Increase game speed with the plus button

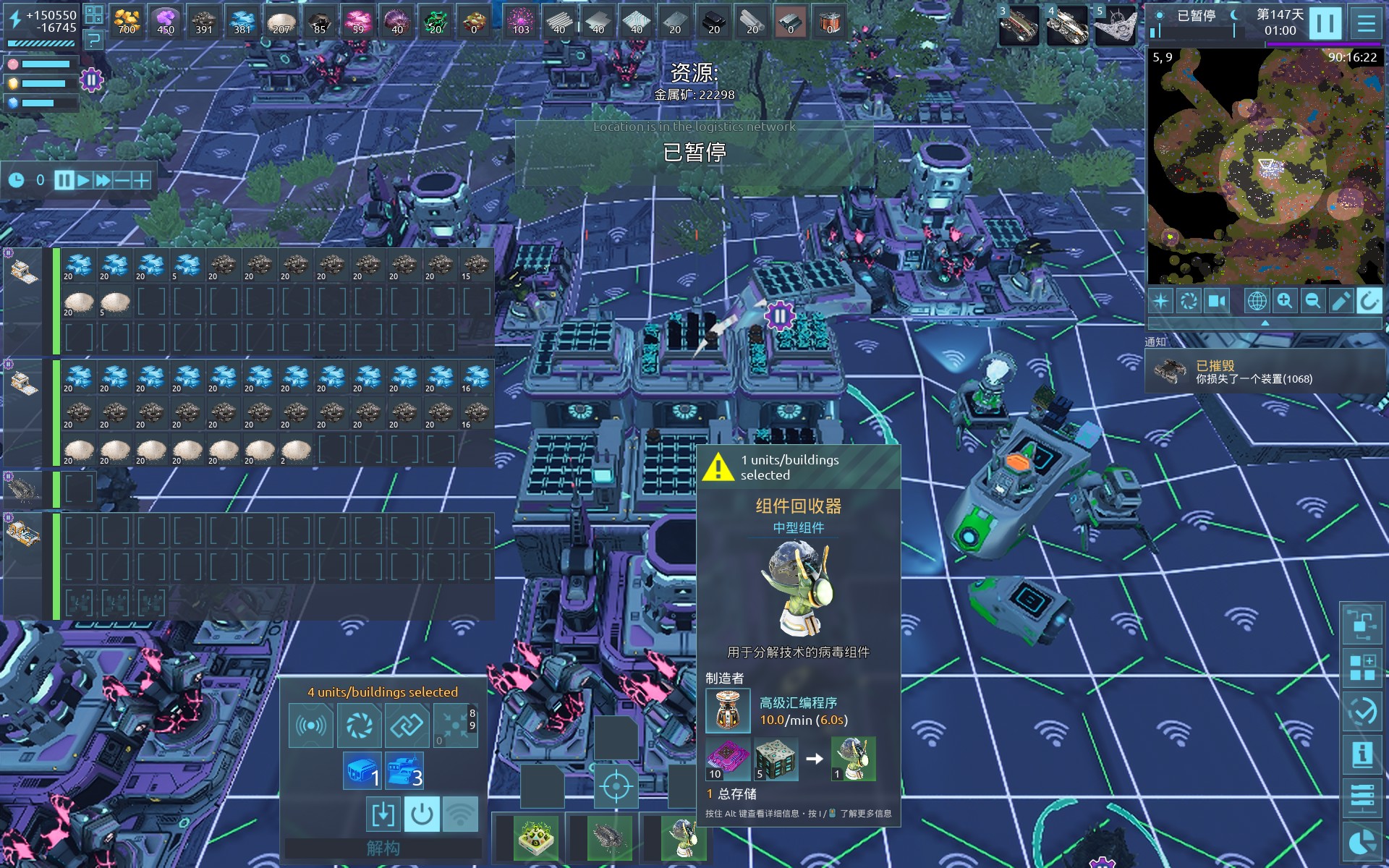pyautogui.click(x=141, y=180)
